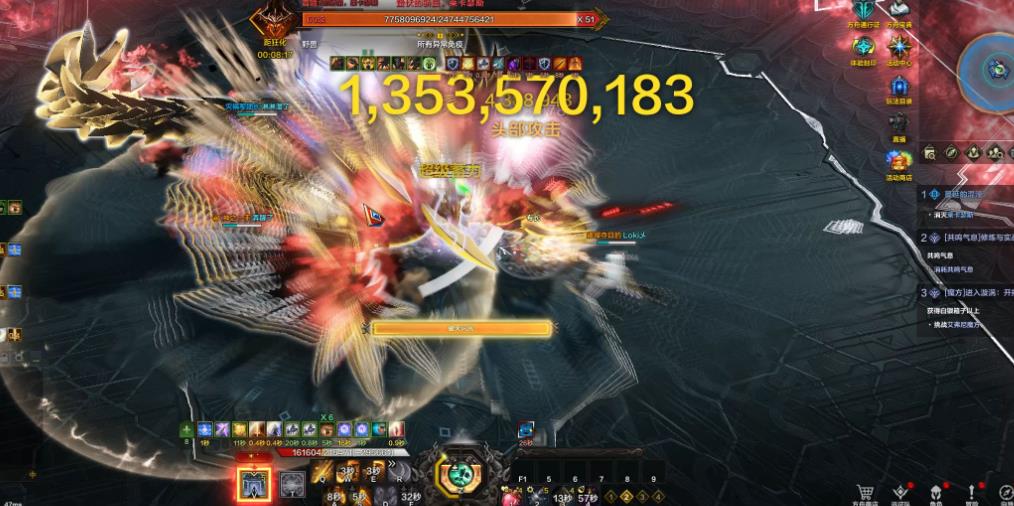This screenshot has width=1014, height=506.
Task: Open the helmet character menu
Action: (936, 491)
